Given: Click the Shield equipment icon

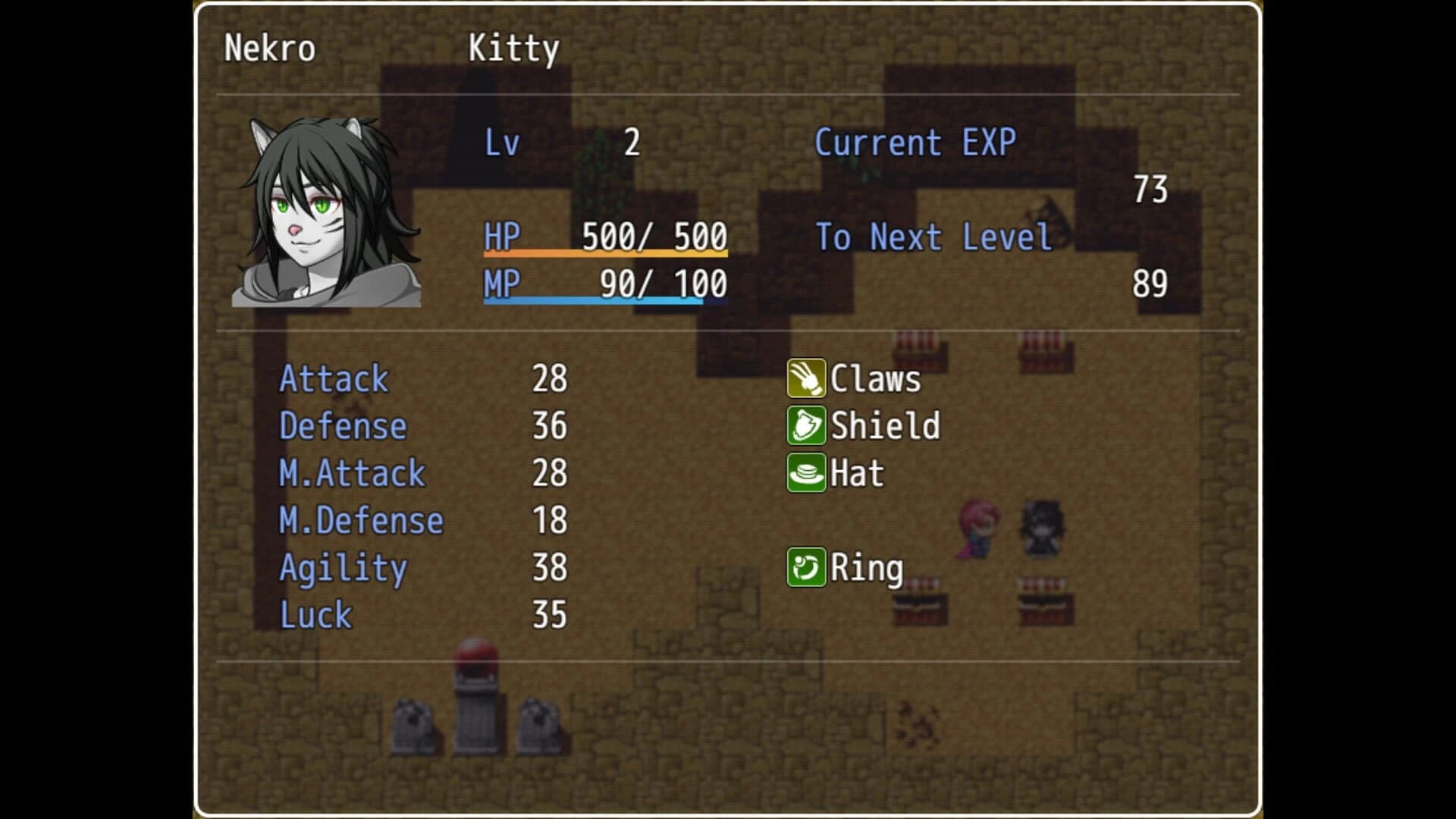Looking at the screenshot, I should [807, 426].
